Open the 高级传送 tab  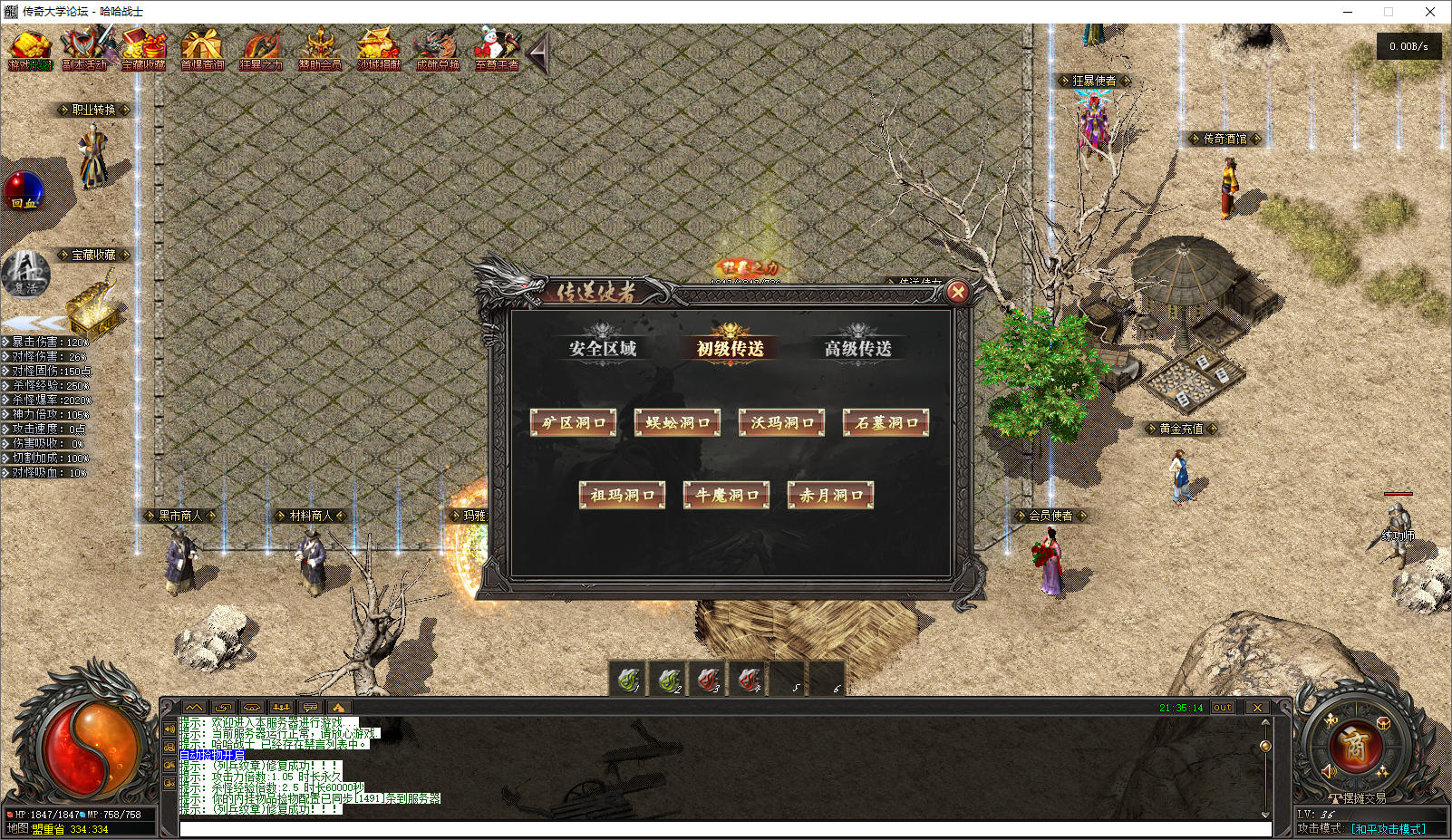pyautogui.click(x=857, y=348)
